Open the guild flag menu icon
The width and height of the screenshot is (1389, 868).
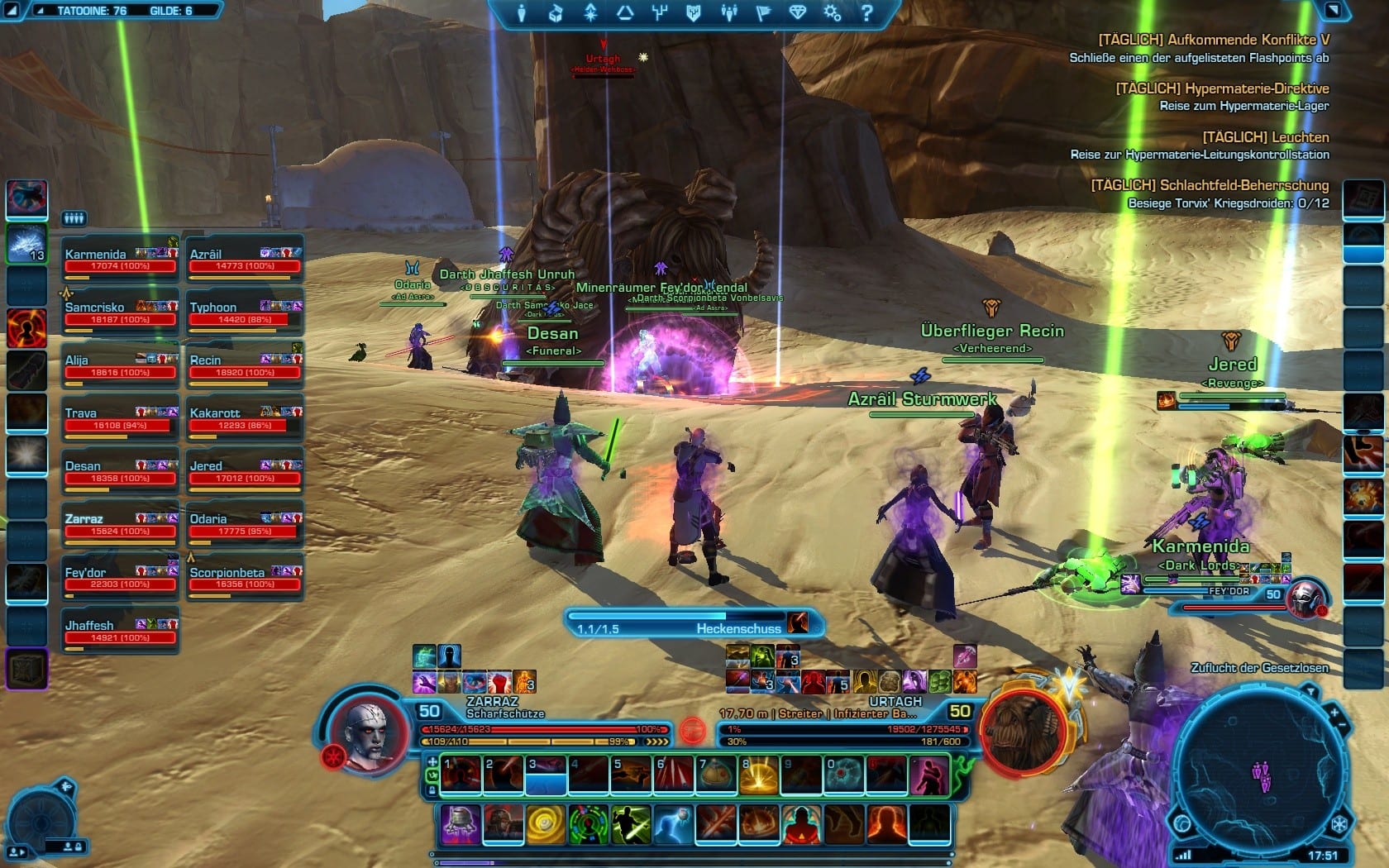coord(762,13)
